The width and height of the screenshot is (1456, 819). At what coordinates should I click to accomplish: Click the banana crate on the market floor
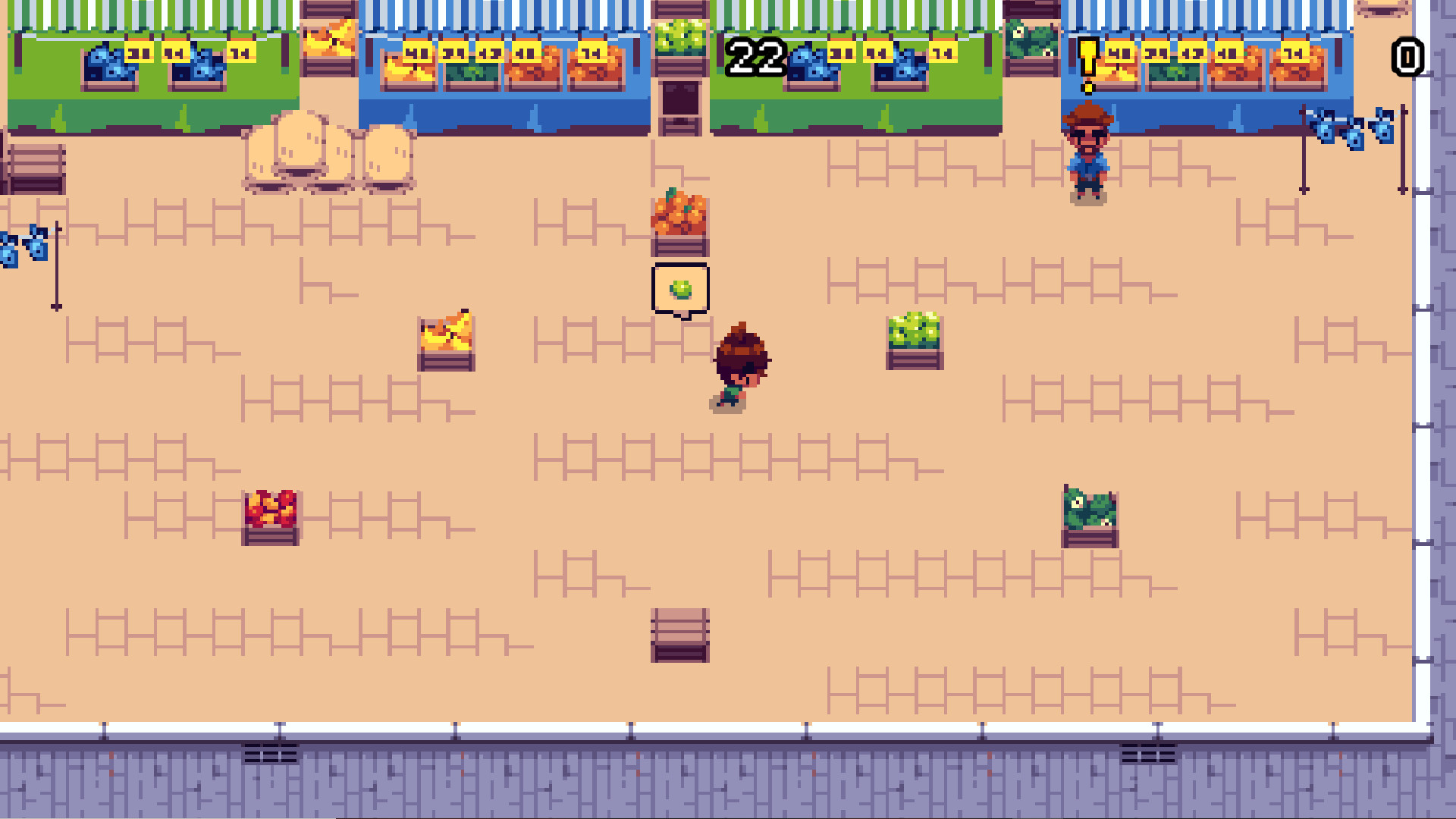(447, 341)
